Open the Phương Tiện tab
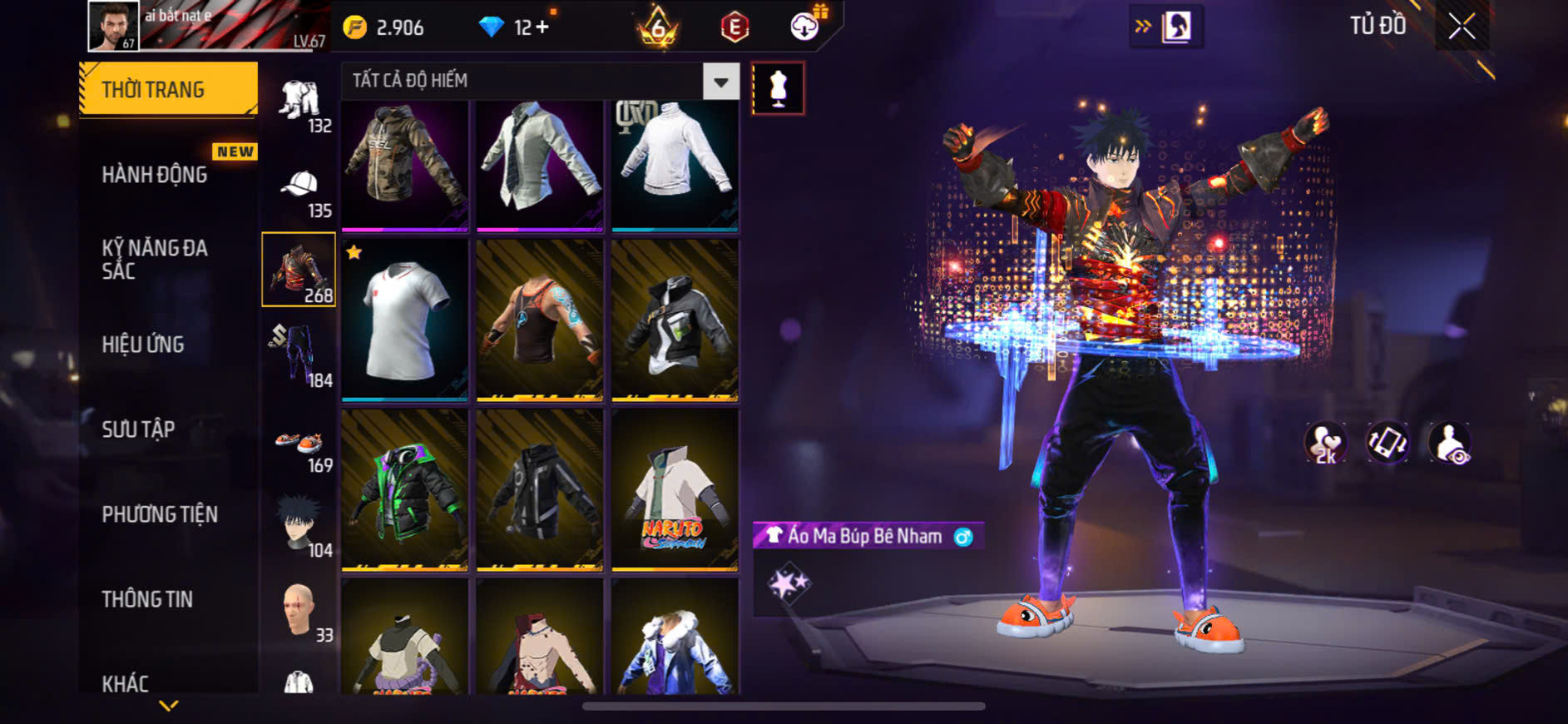This screenshot has width=1568, height=724. click(160, 514)
